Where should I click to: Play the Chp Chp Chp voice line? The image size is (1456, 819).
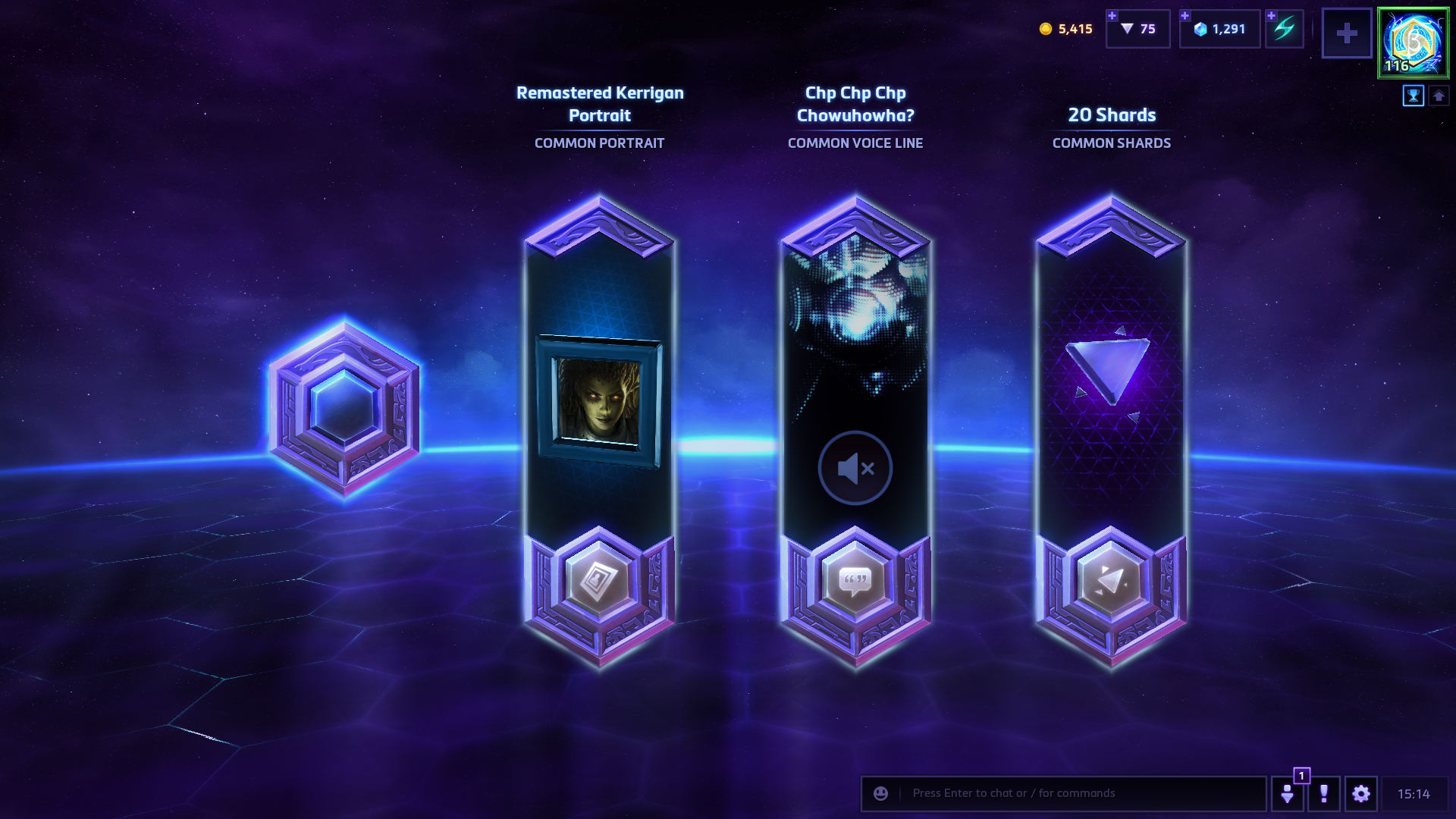click(x=855, y=468)
